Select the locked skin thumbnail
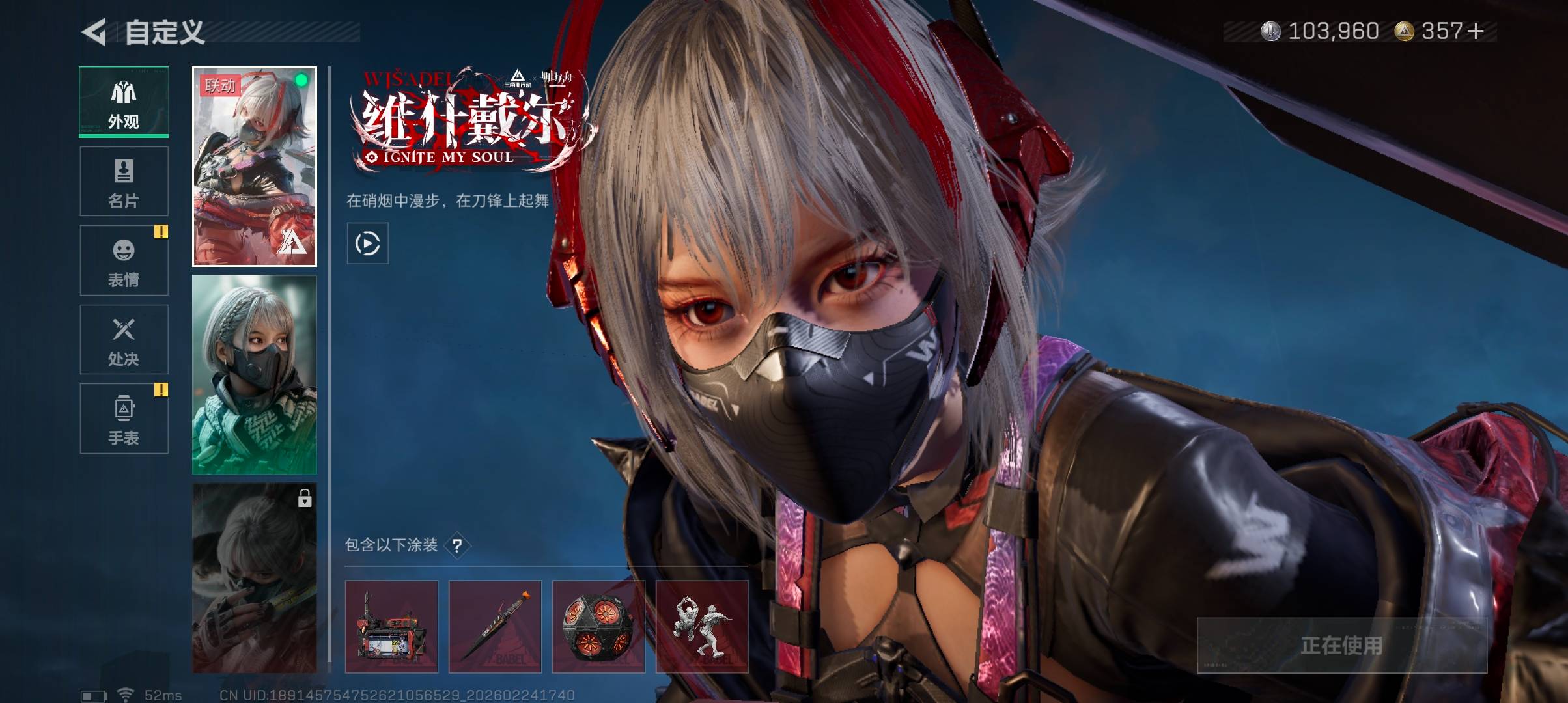This screenshot has height=703, width=1568. pos(255,578)
